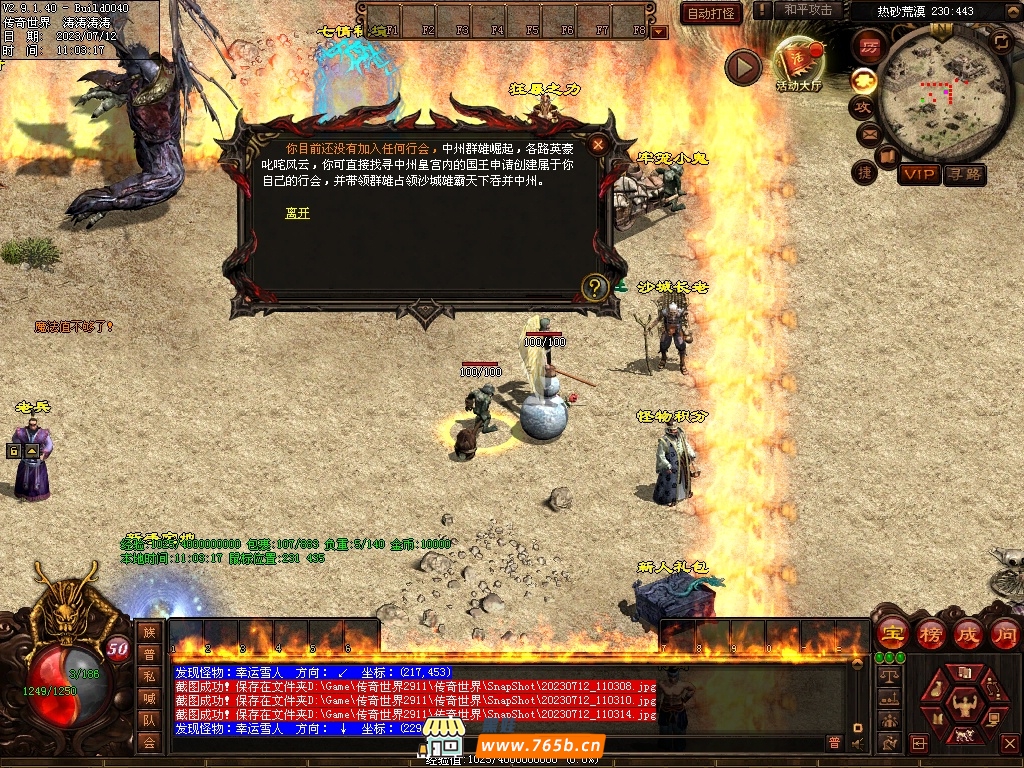Open the 宝 treasure shop button
Viewport: 1024px width, 768px height.
891,633
